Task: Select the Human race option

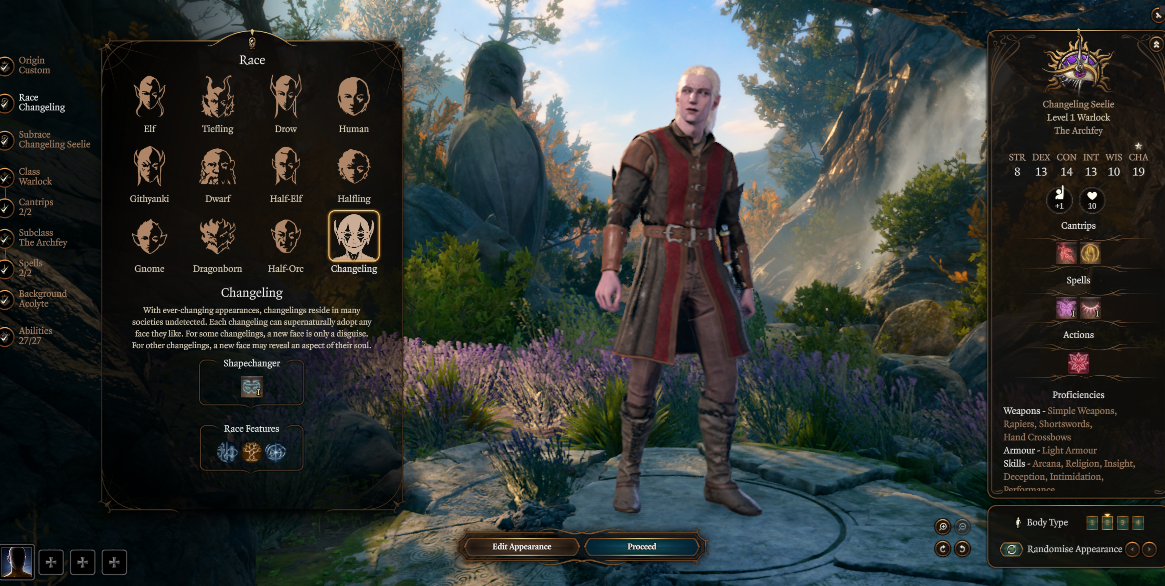Action: point(353,98)
